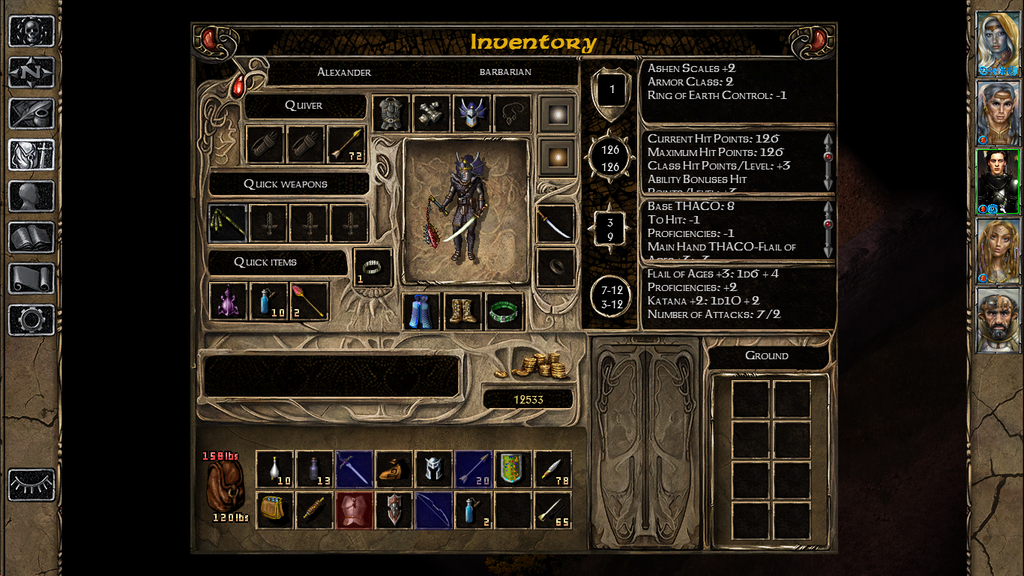
Task: Select the equipped katana off-hand slot
Action: 556,223
